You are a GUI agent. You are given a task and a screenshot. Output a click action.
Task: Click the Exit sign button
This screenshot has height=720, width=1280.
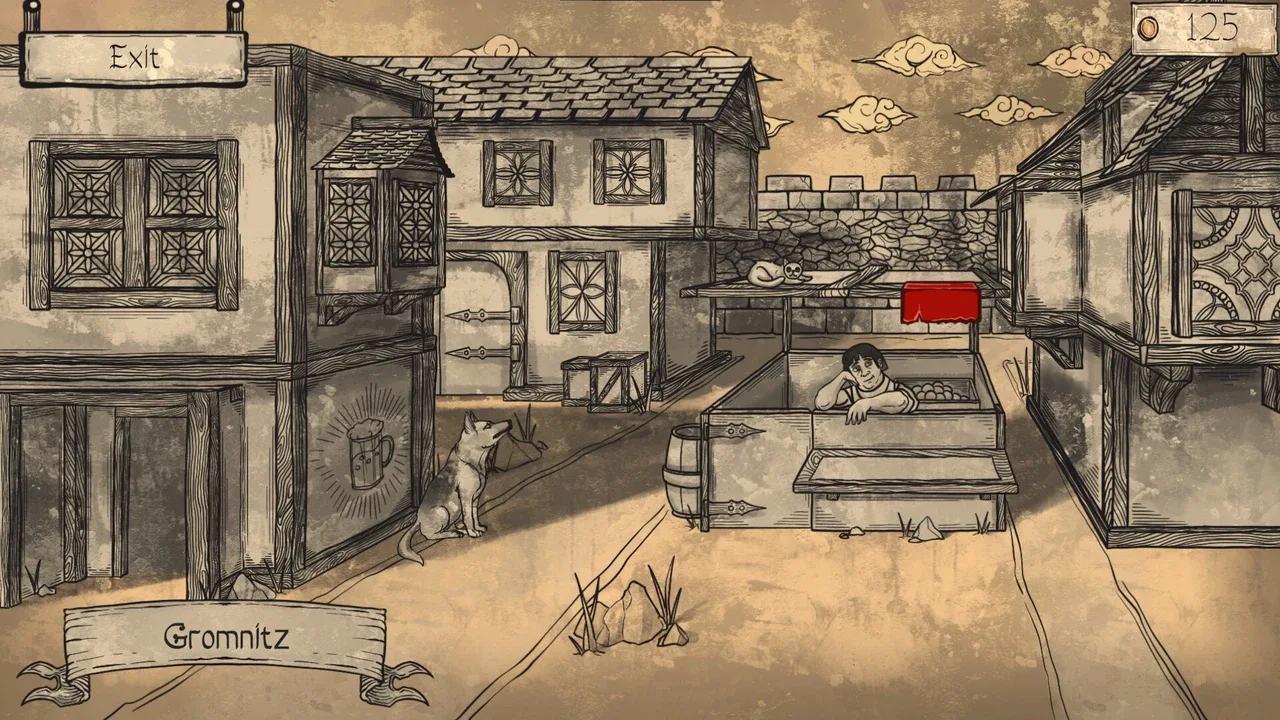[x=134, y=58]
